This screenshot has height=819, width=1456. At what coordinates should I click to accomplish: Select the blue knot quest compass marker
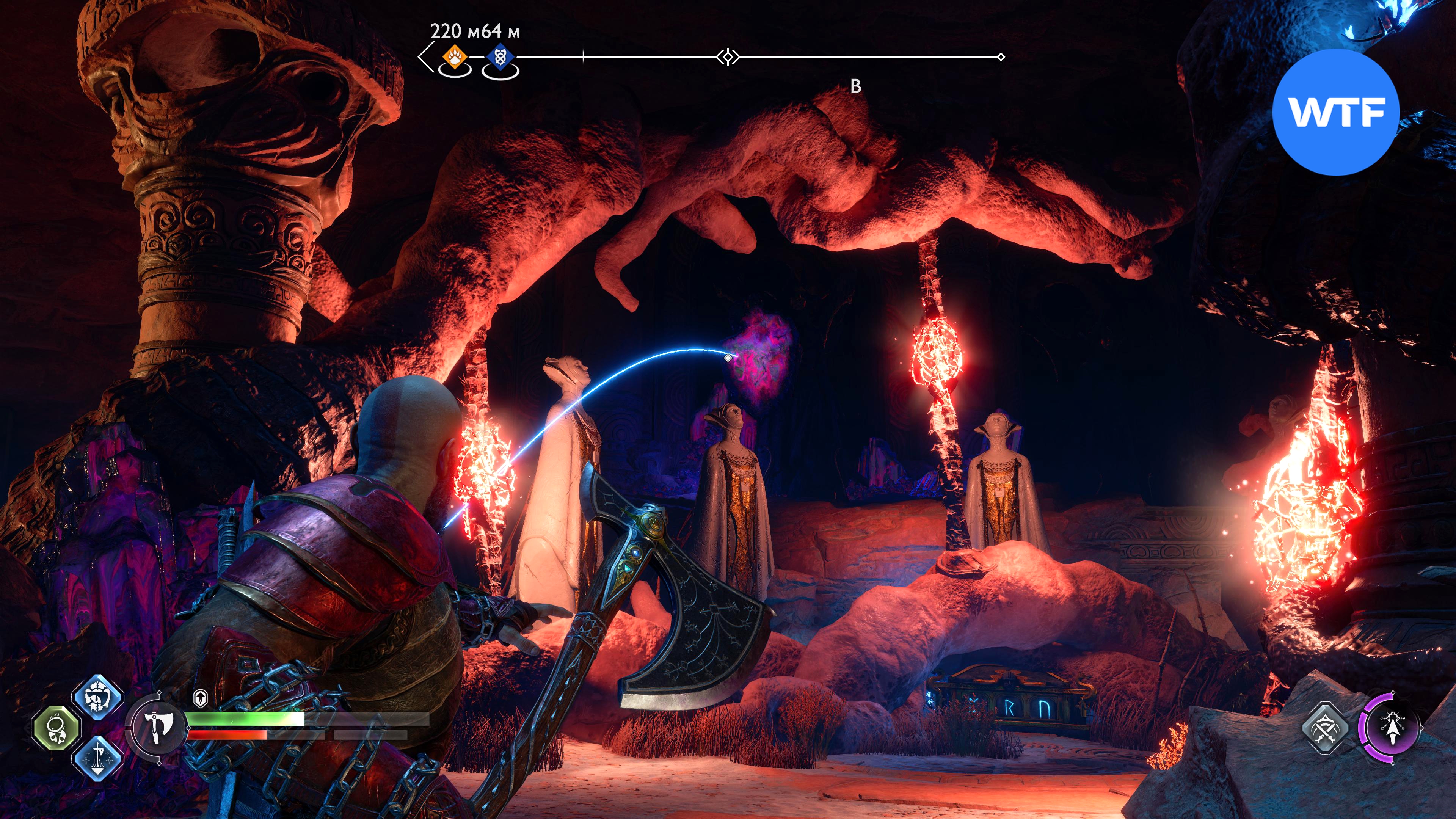pos(500,57)
